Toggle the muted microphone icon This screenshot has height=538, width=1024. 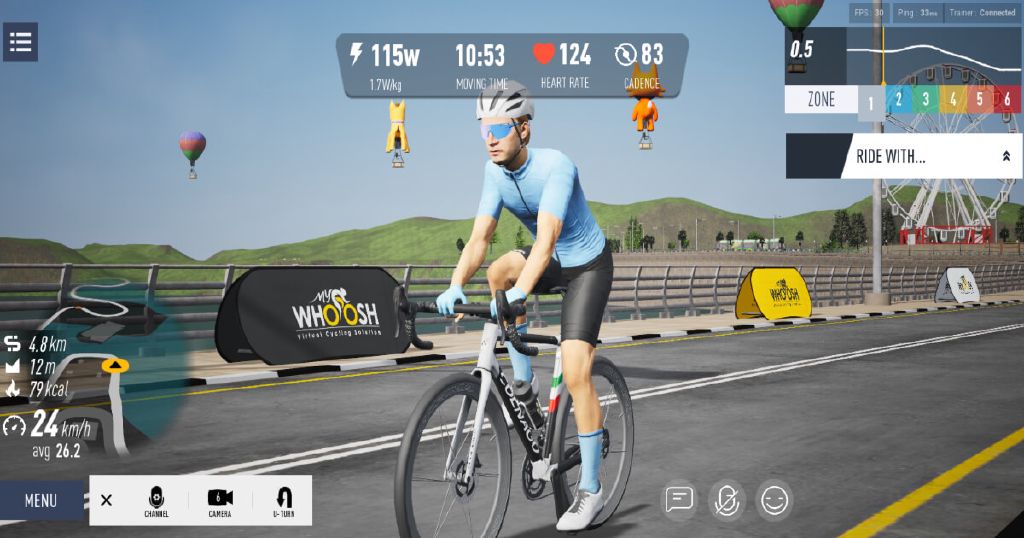pyautogui.click(x=727, y=500)
